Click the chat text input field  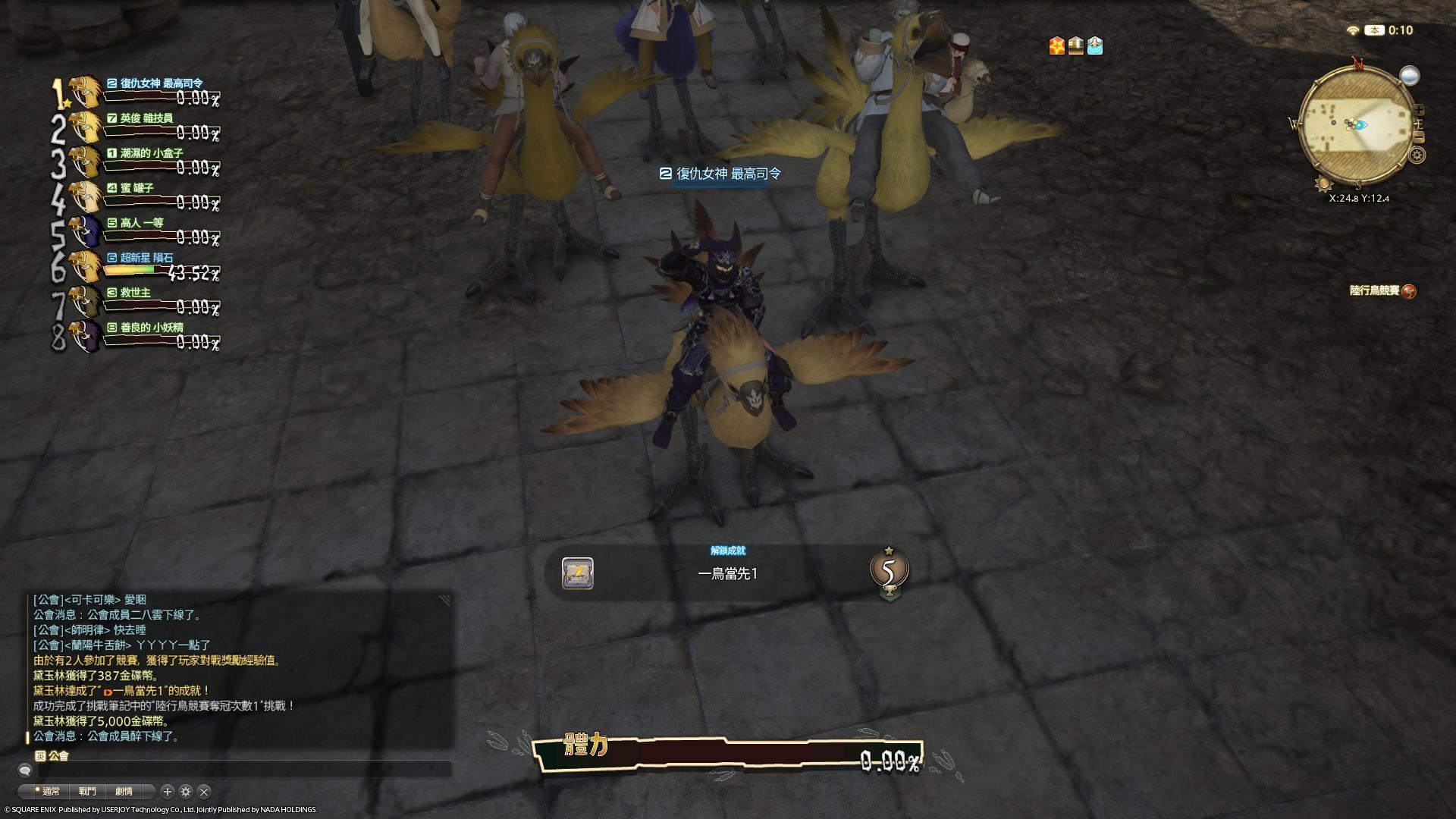(x=243, y=770)
